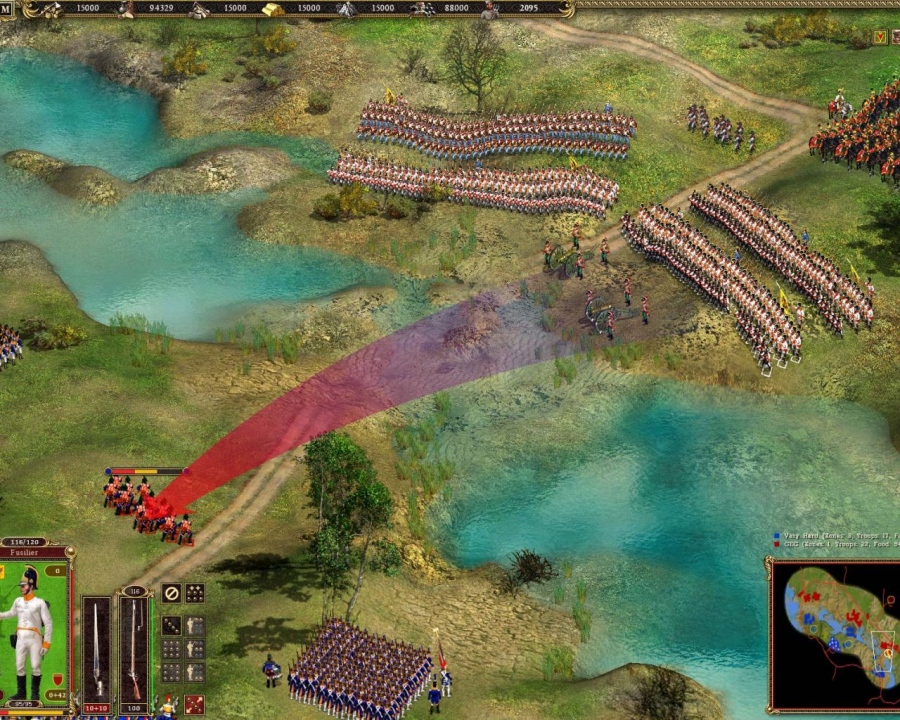Viewport: 900px width, 720px height.
Task: Select the bayonet weapon slot
Action: click(x=96, y=648)
